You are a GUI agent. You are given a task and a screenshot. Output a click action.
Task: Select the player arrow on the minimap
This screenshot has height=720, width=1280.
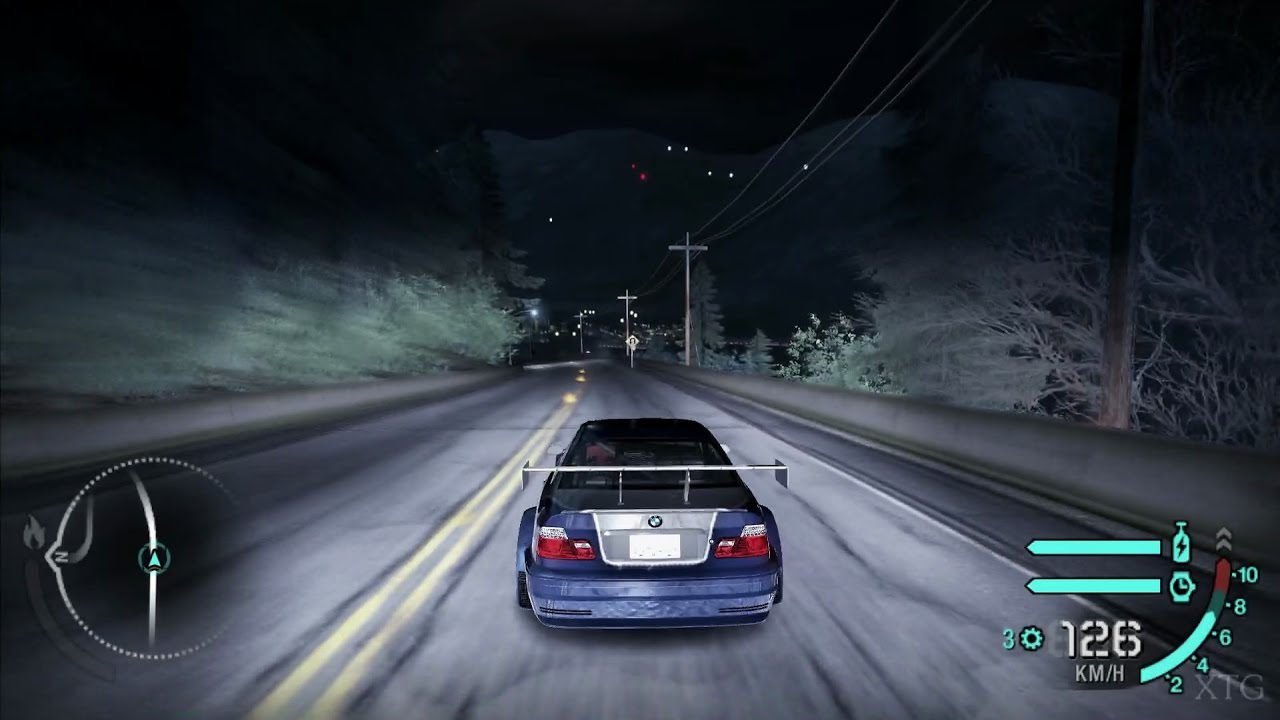pyautogui.click(x=155, y=559)
